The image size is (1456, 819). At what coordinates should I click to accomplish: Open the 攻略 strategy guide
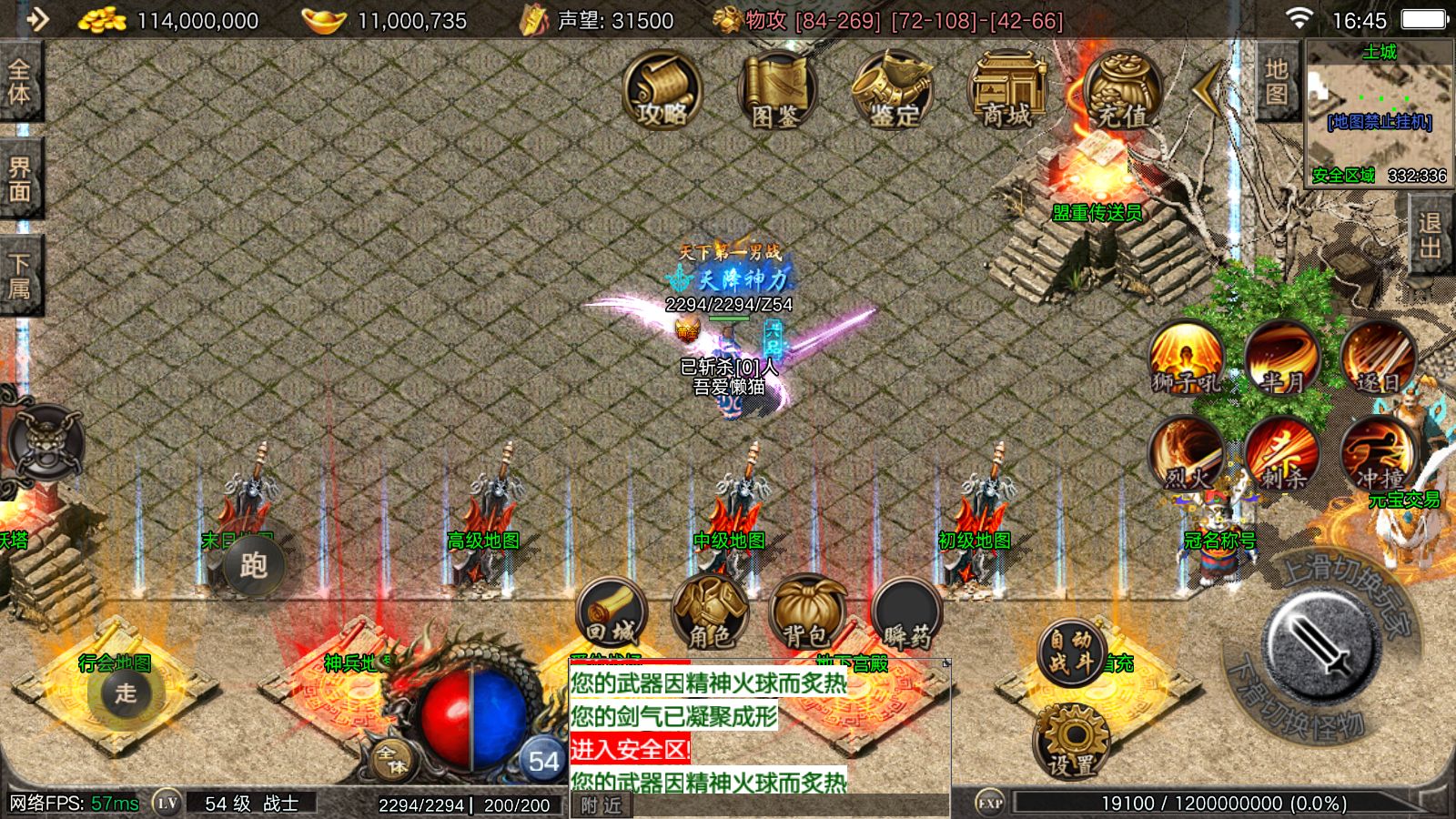pos(662,90)
